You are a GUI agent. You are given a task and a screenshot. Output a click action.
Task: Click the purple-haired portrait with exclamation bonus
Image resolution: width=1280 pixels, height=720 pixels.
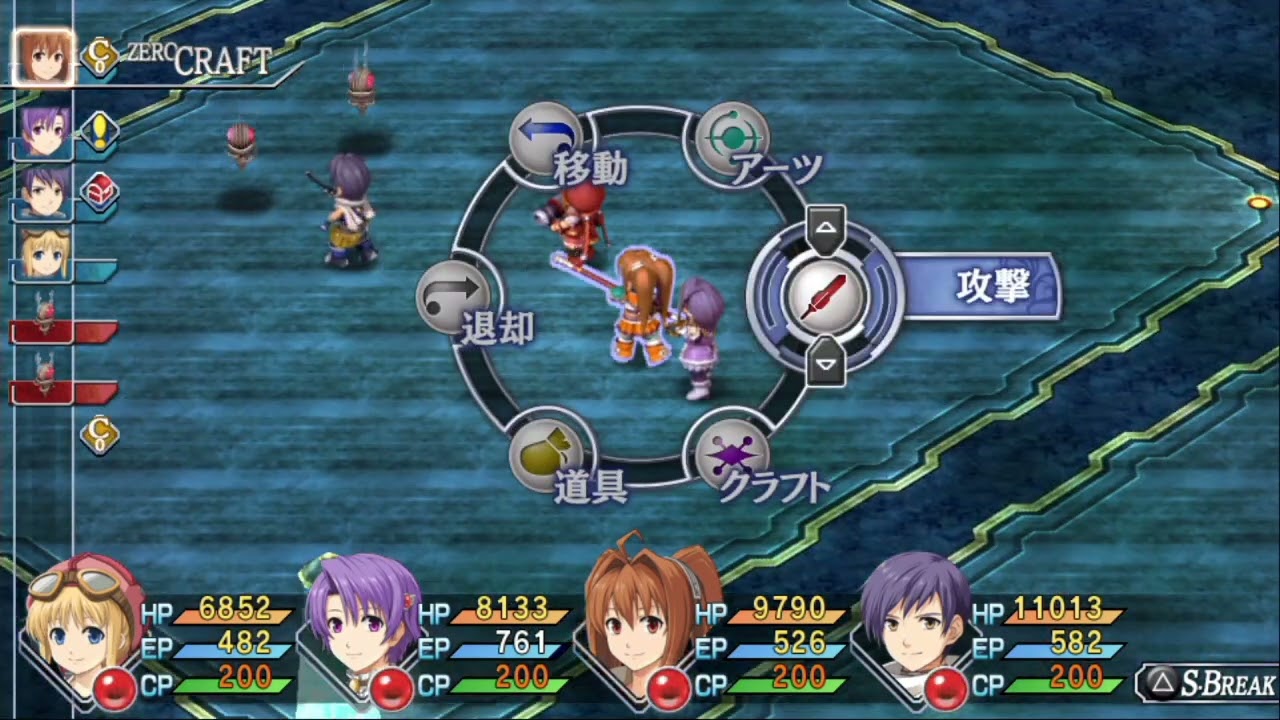45,133
